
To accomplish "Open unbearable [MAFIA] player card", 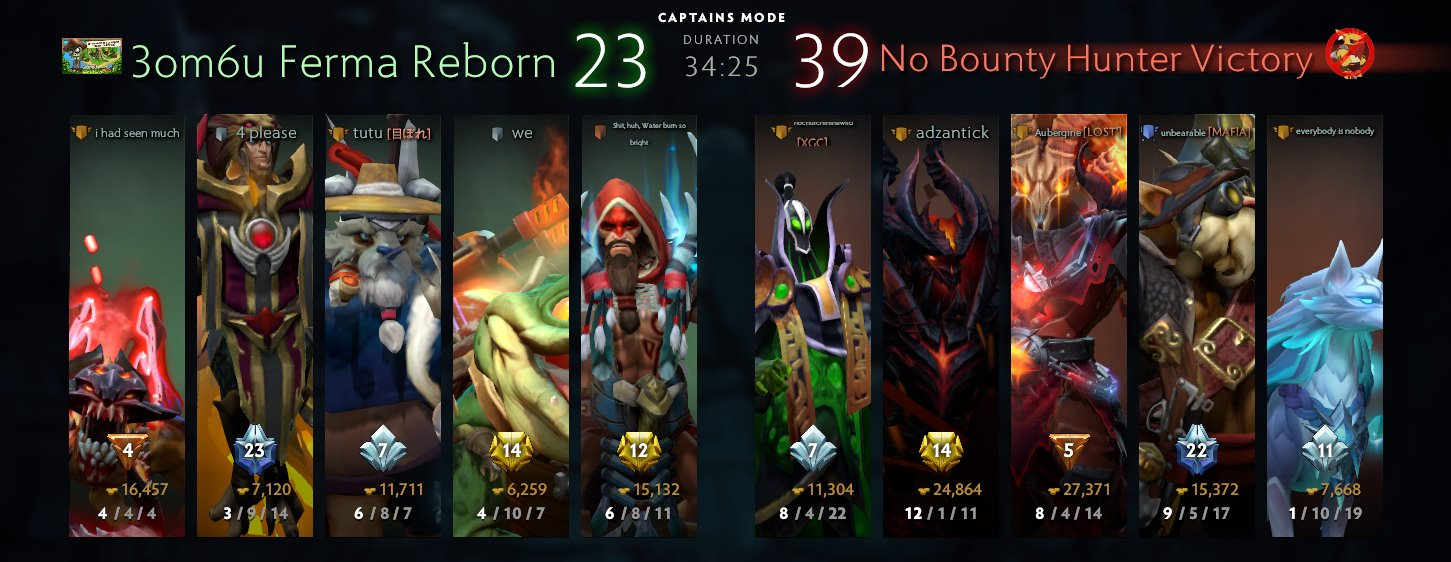I will click(x=1197, y=320).
